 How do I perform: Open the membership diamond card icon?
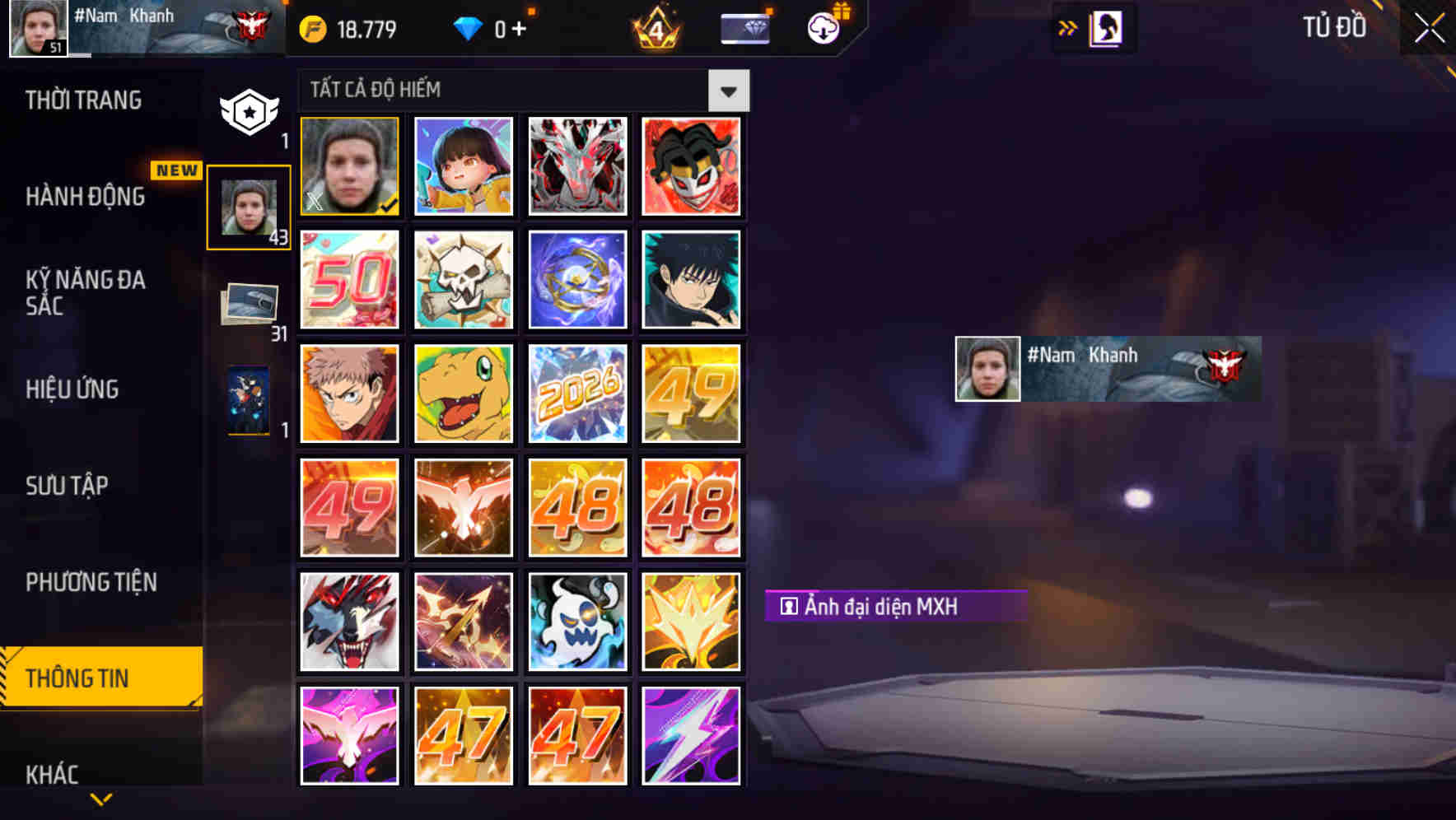pos(744,27)
